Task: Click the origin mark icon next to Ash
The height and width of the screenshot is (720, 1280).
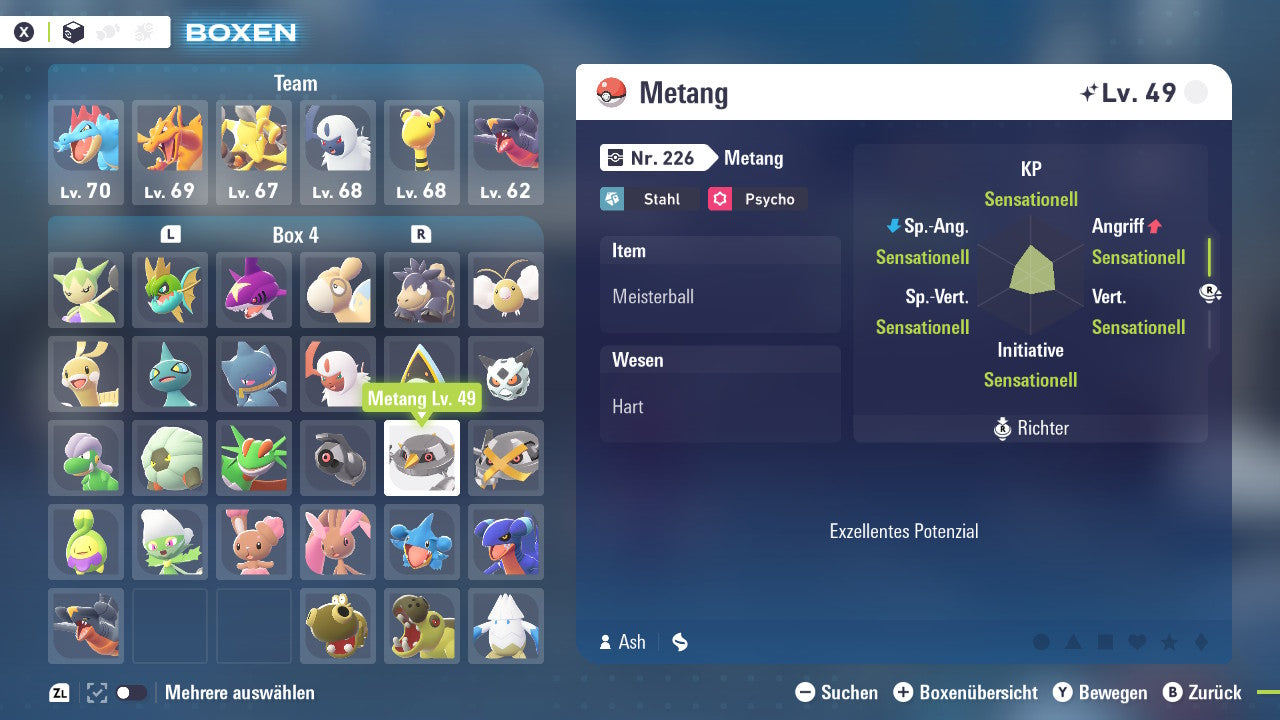Action: point(680,642)
